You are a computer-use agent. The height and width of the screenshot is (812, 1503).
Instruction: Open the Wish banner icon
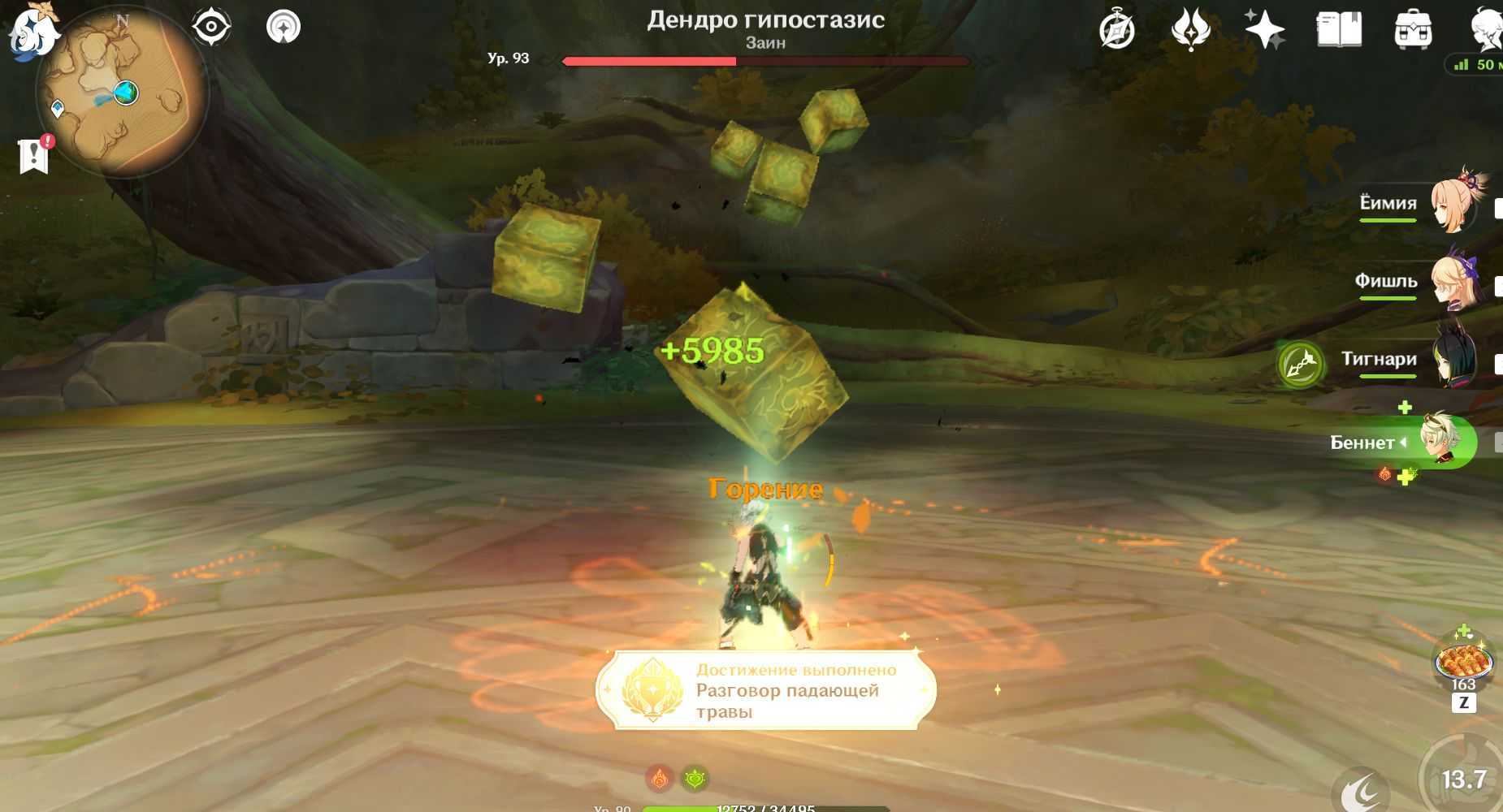[1190, 31]
